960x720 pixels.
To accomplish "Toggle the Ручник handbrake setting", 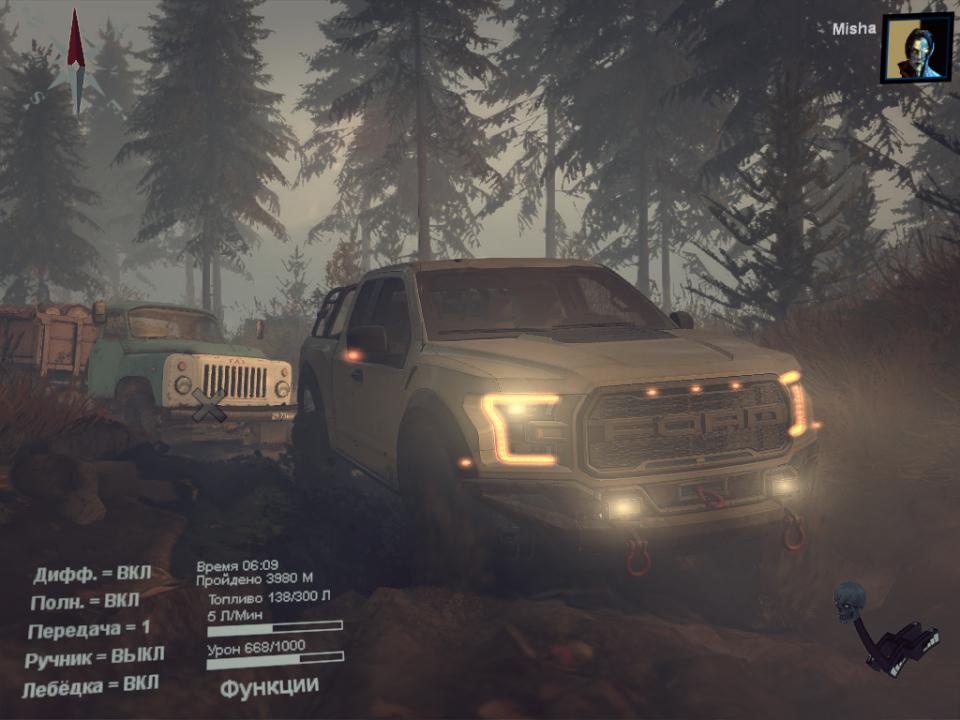I will (x=96, y=657).
